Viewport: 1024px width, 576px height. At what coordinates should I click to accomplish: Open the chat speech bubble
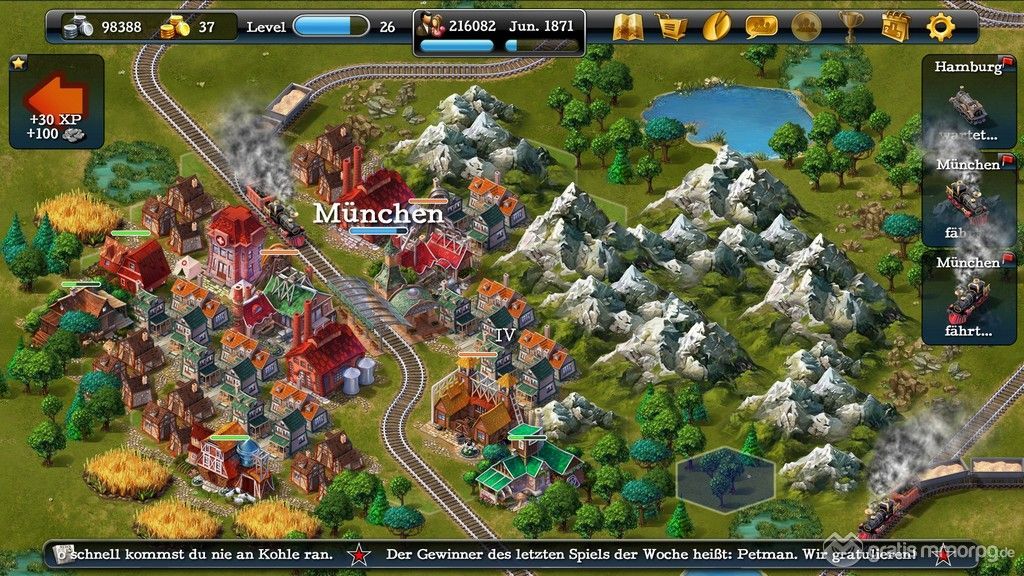point(761,26)
